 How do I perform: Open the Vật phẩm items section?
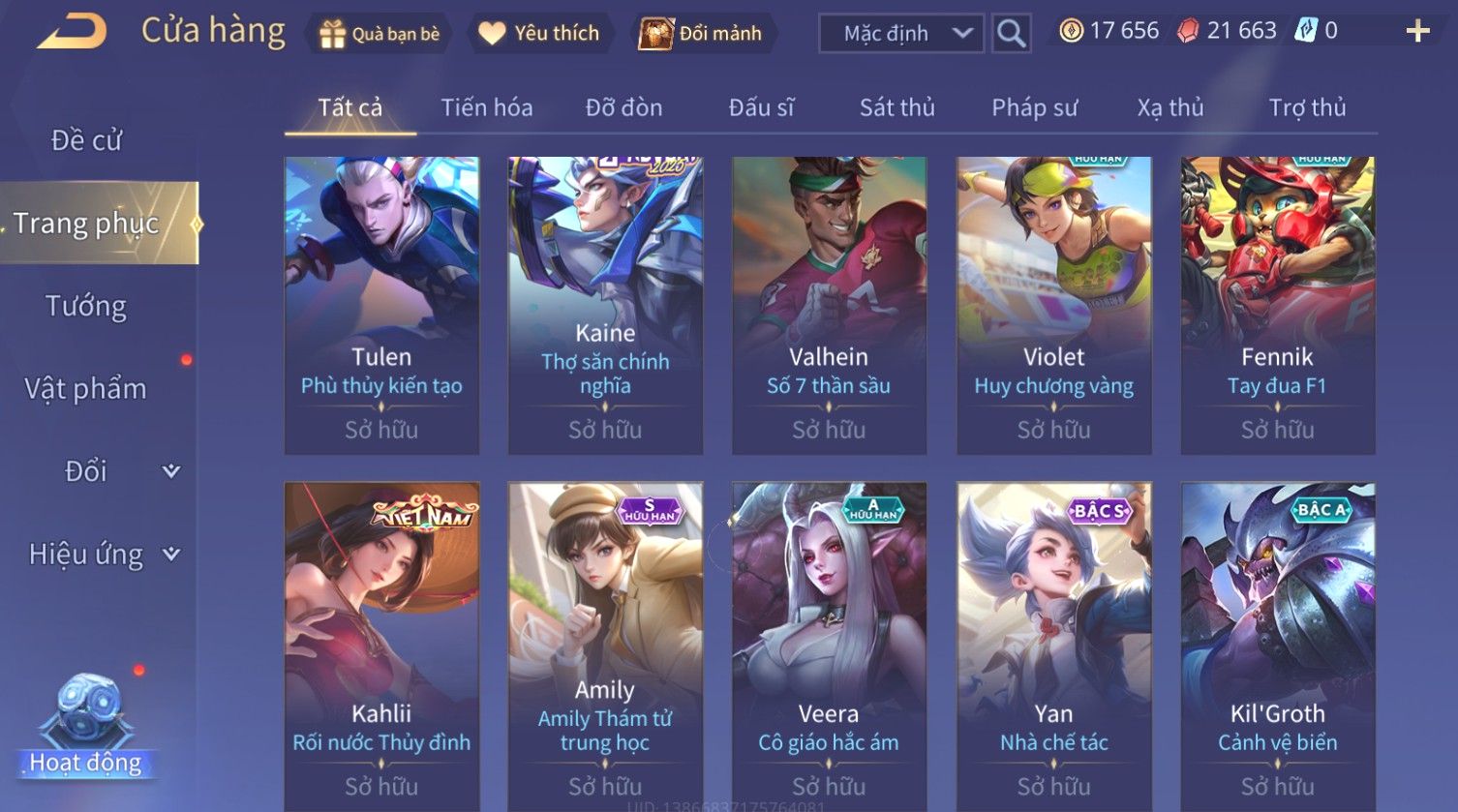point(87,389)
